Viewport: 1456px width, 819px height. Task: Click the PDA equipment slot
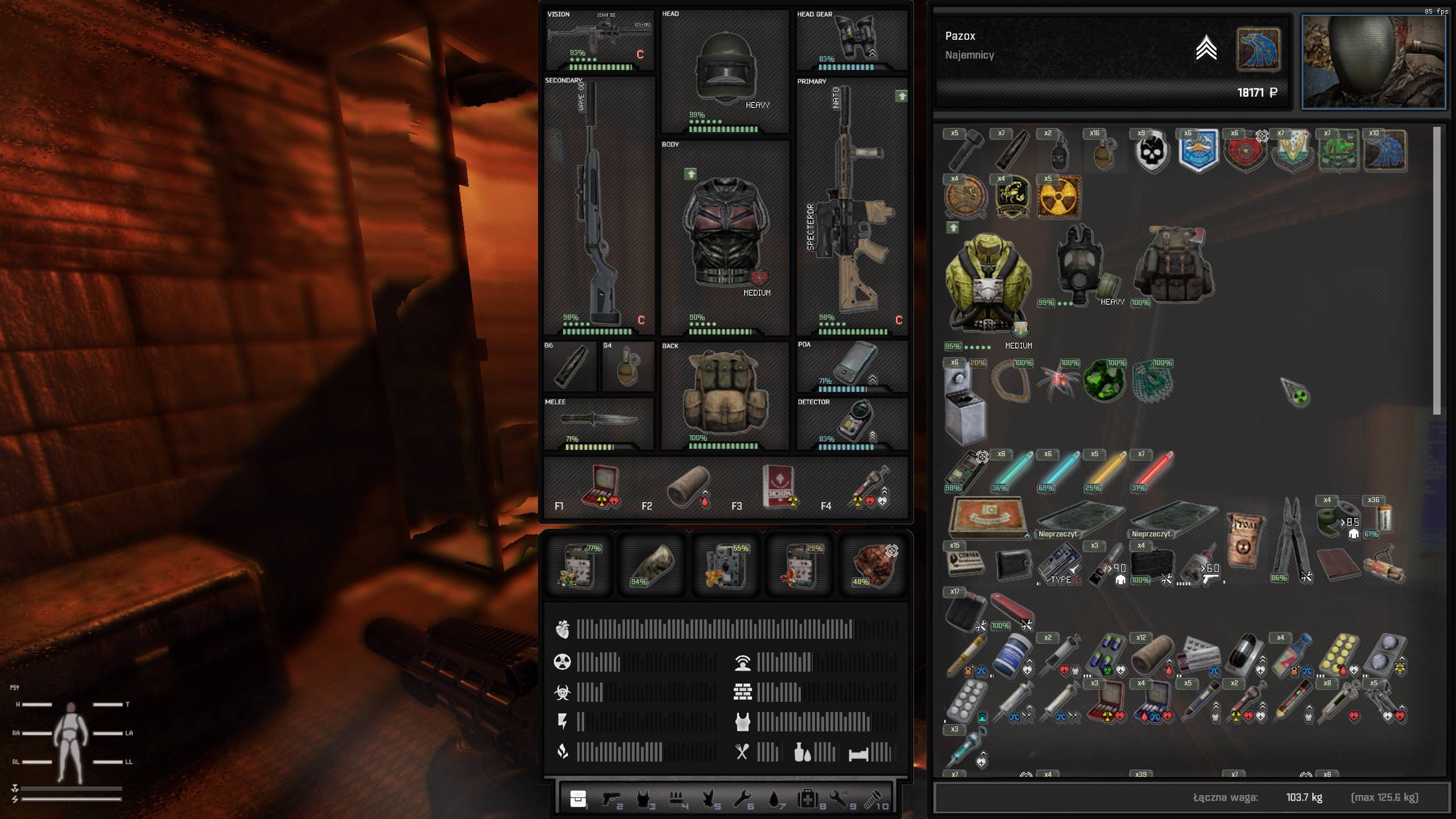point(851,364)
